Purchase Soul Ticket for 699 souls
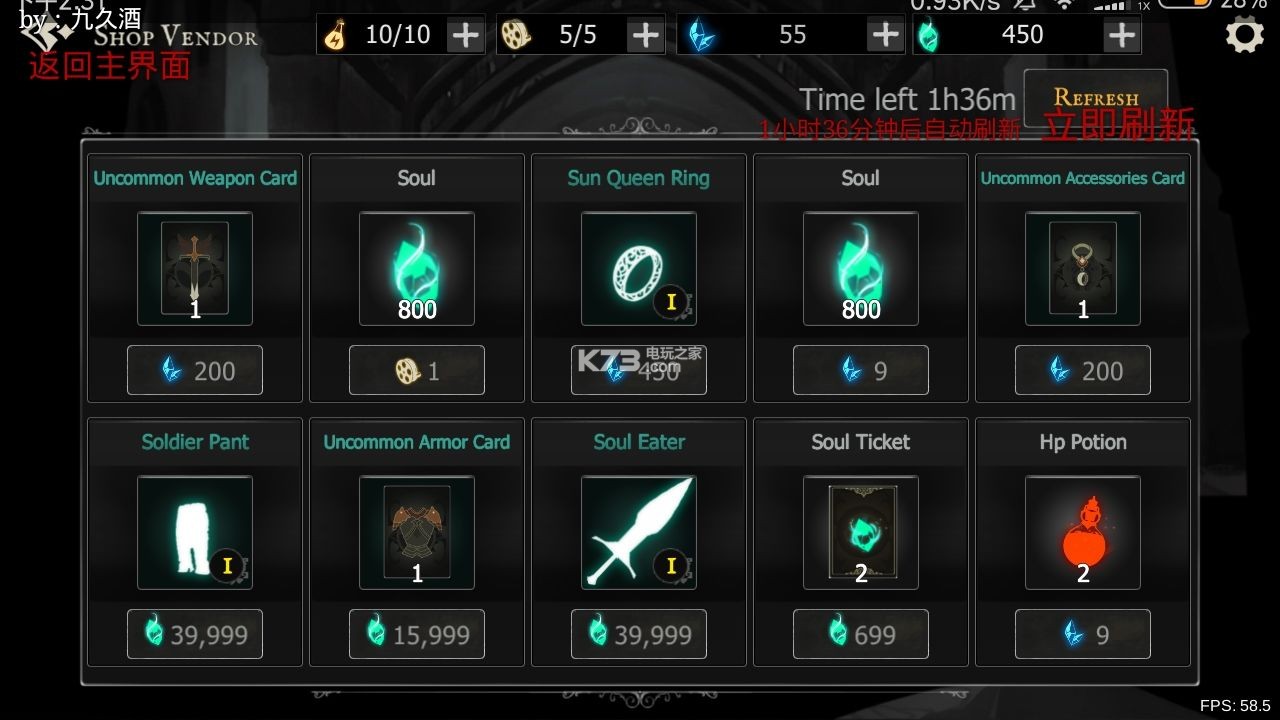Screen dimensions: 1280x720 coord(861,634)
